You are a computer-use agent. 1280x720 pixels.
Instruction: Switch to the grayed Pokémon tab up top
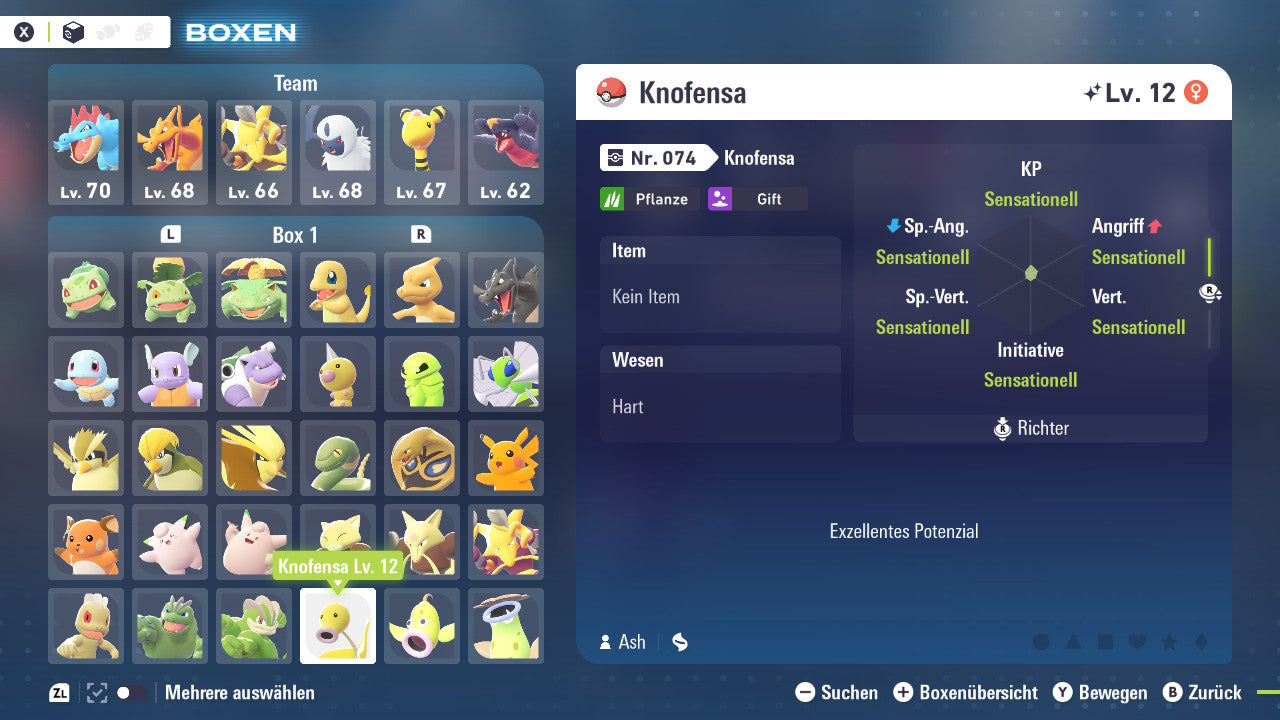(107, 31)
